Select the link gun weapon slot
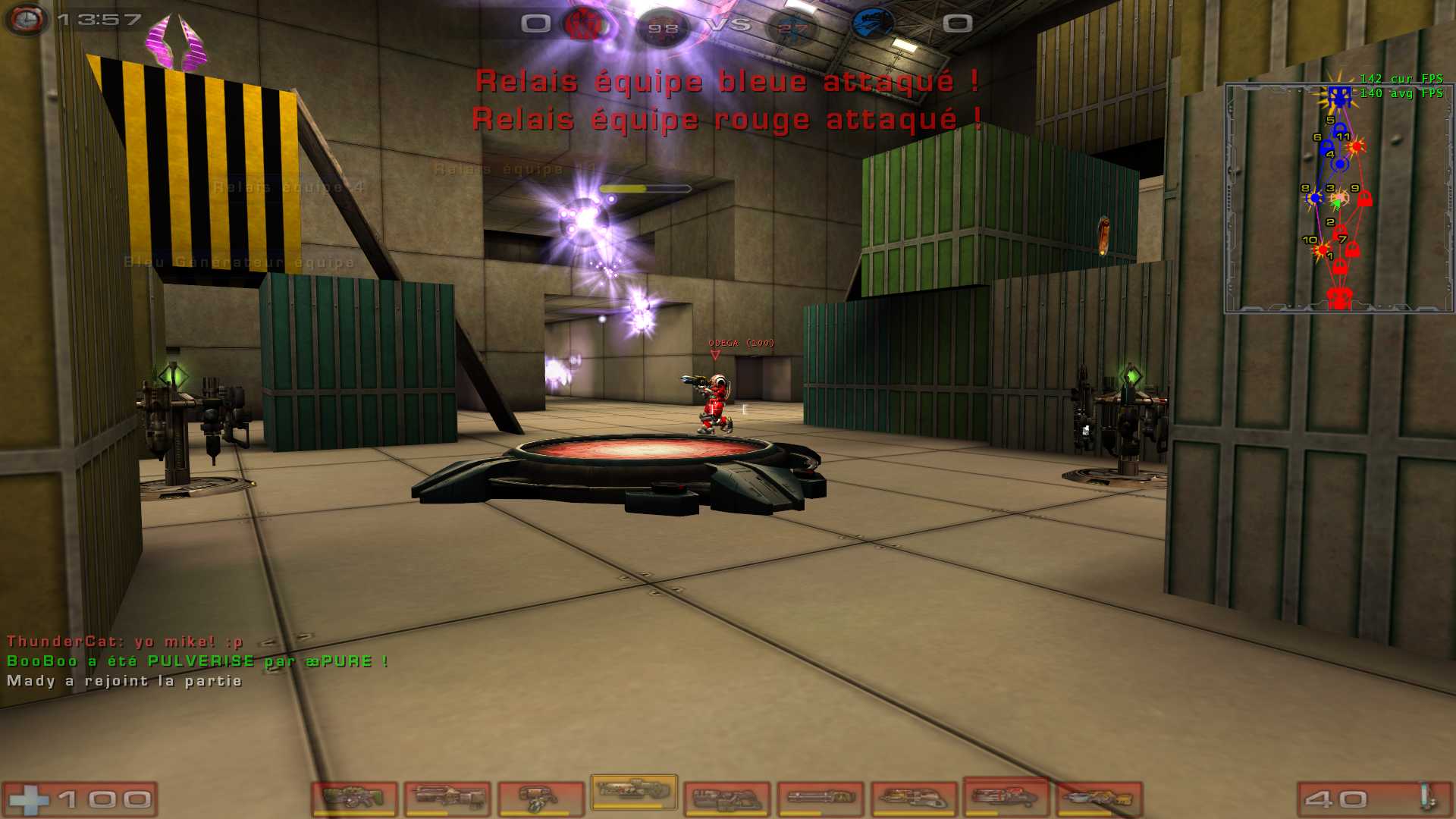1456x819 pixels. click(726, 799)
